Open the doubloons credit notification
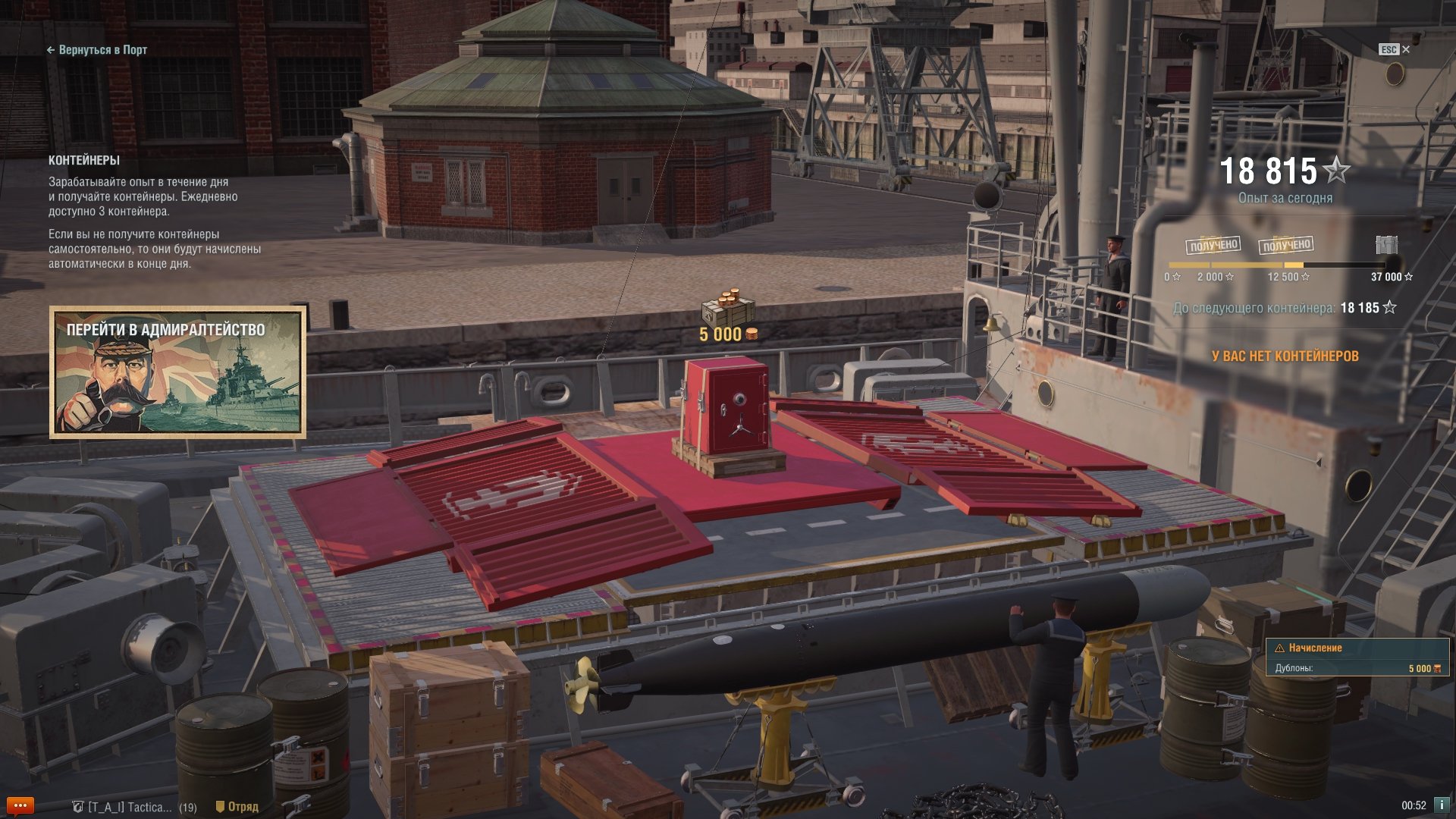The image size is (1456, 819). (x=1357, y=657)
